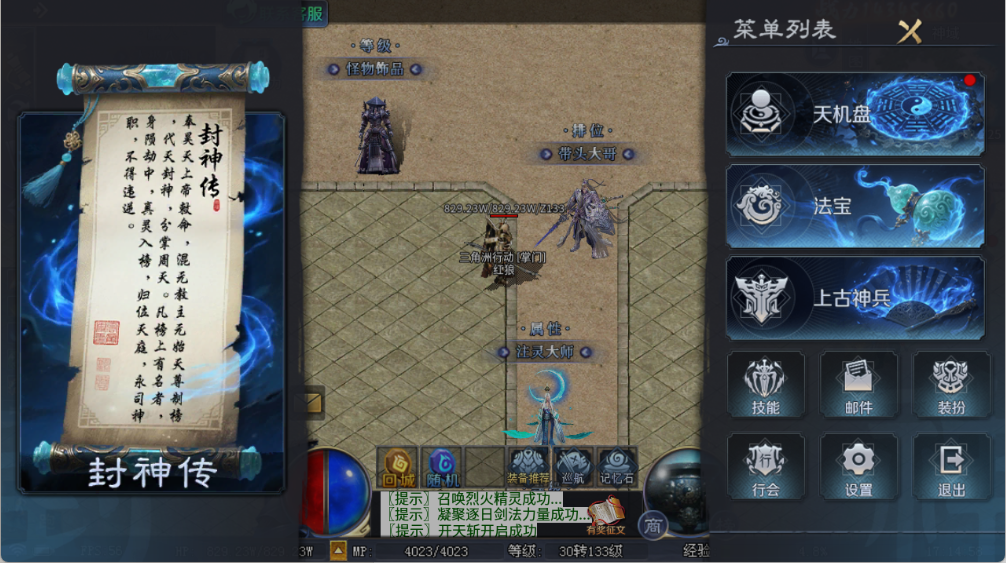This screenshot has height=563, width=1006.
Task: Open the 技能 skills button
Action: [765, 384]
